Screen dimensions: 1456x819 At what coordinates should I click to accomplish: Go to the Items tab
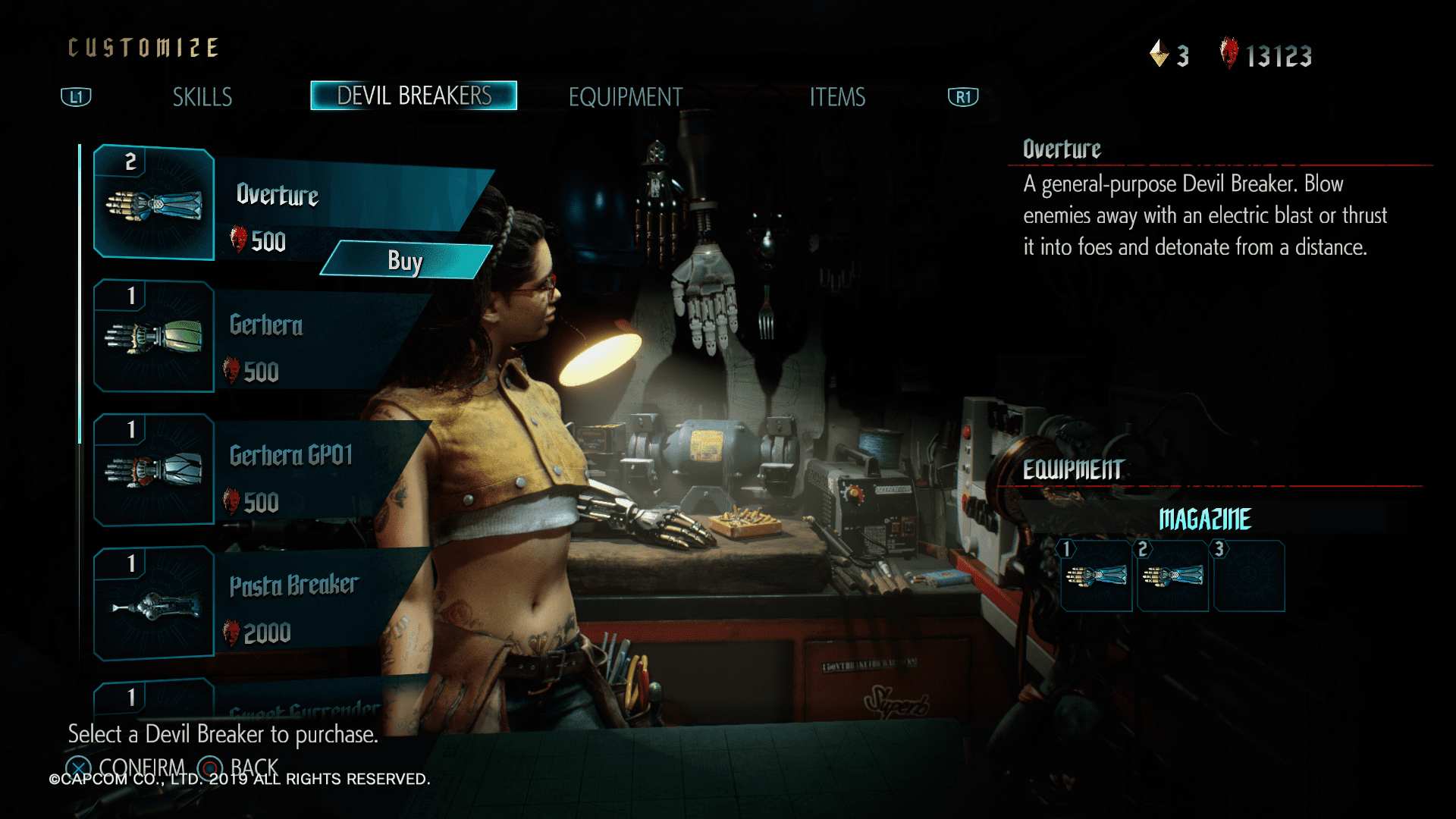click(x=837, y=97)
